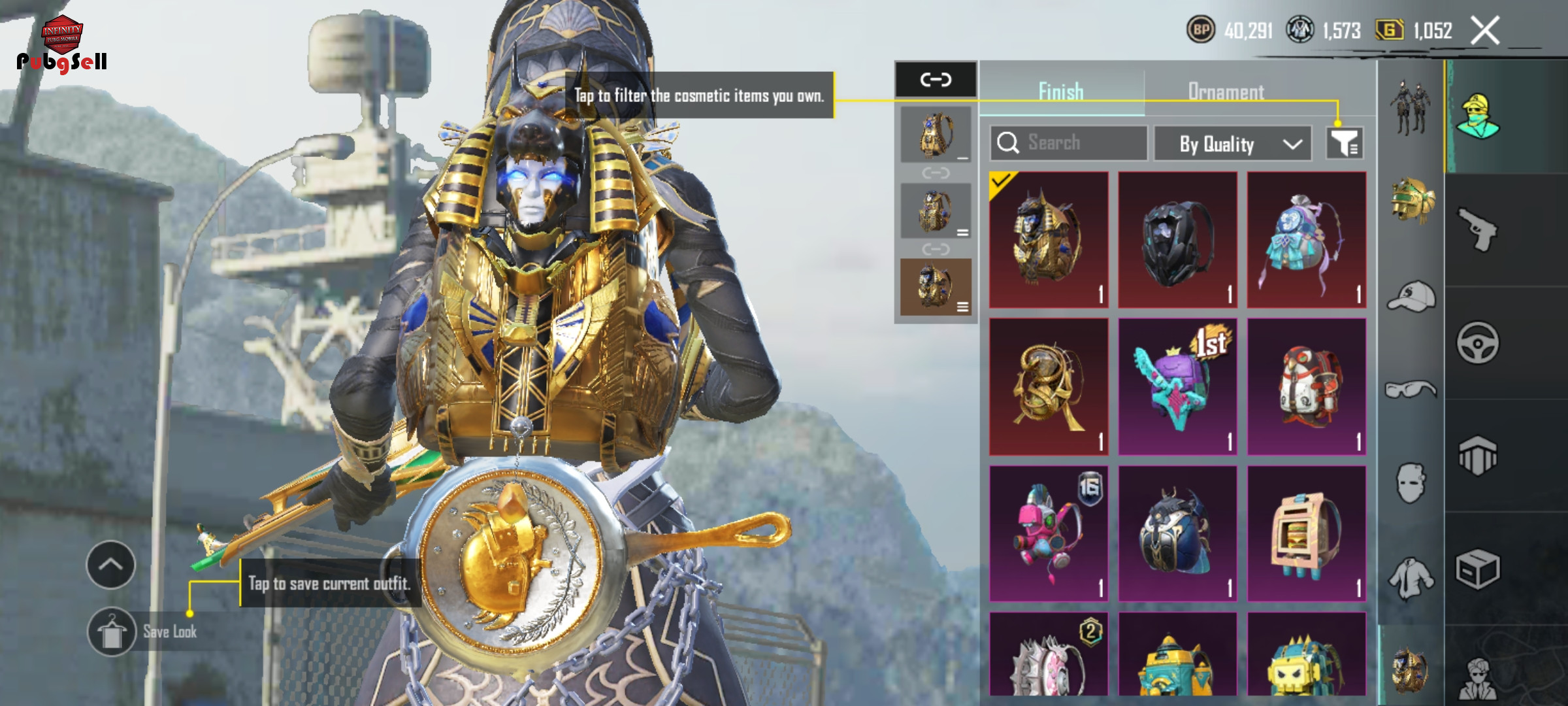This screenshot has height=706, width=1568.
Task: Pick the purple 1st place backpack
Action: pyautogui.click(x=1177, y=387)
